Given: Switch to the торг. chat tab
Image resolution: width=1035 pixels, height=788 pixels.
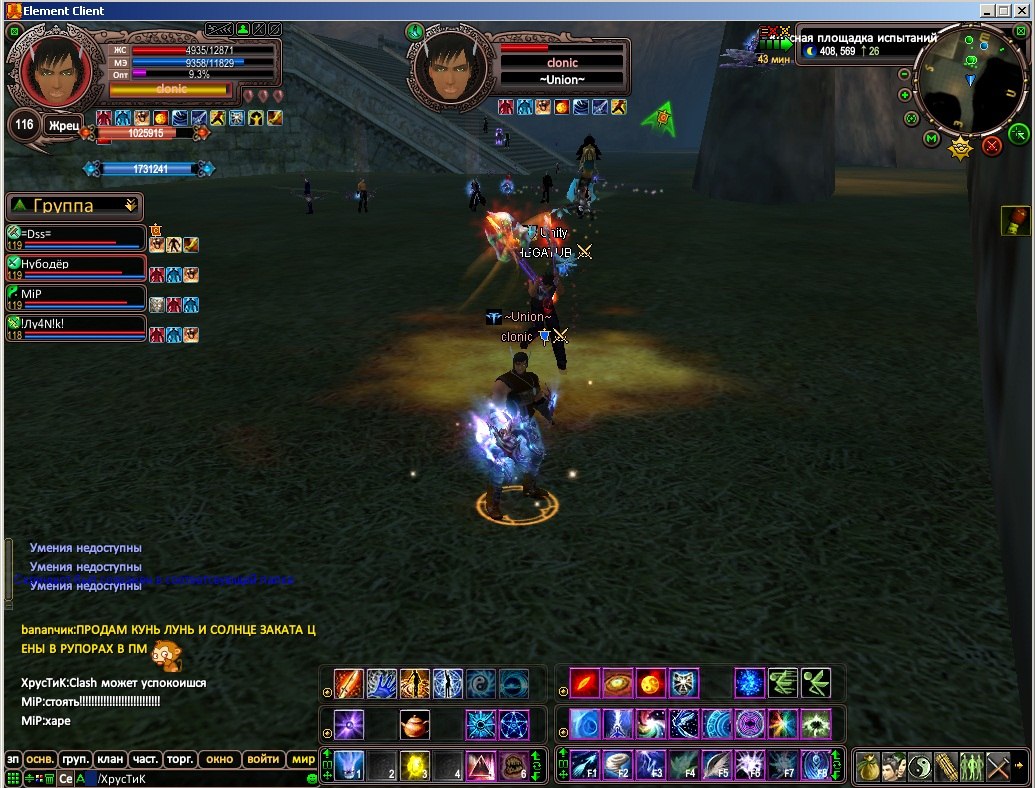Looking at the screenshot, I should point(180,759).
